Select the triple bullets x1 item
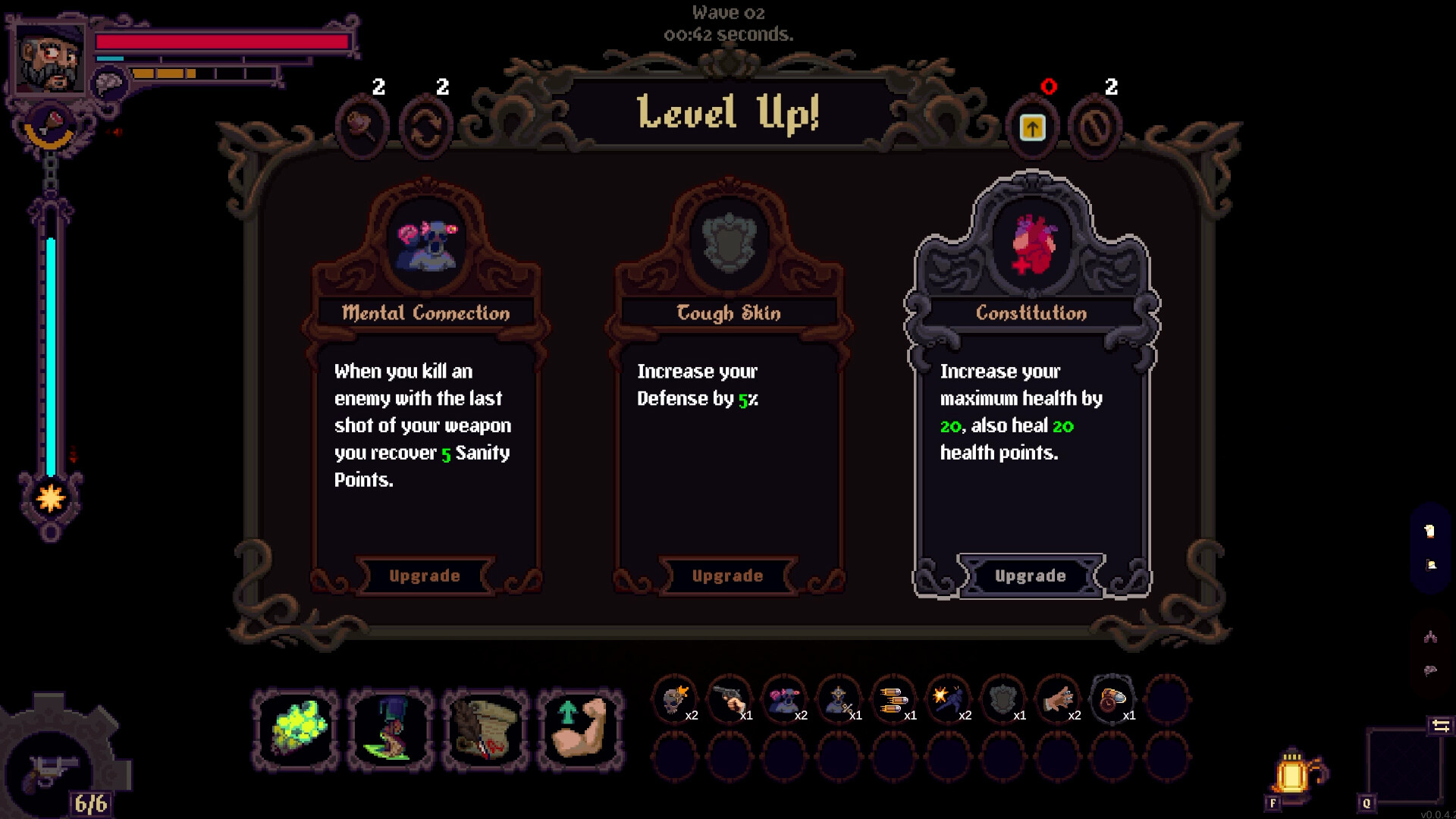Image resolution: width=1456 pixels, height=819 pixels. pyautogui.click(x=894, y=699)
